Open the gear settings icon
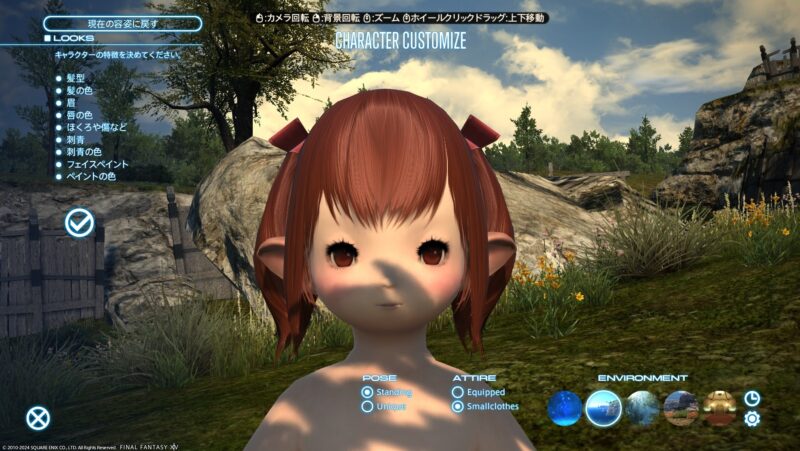 pyautogui.click(x=752, y=419)
